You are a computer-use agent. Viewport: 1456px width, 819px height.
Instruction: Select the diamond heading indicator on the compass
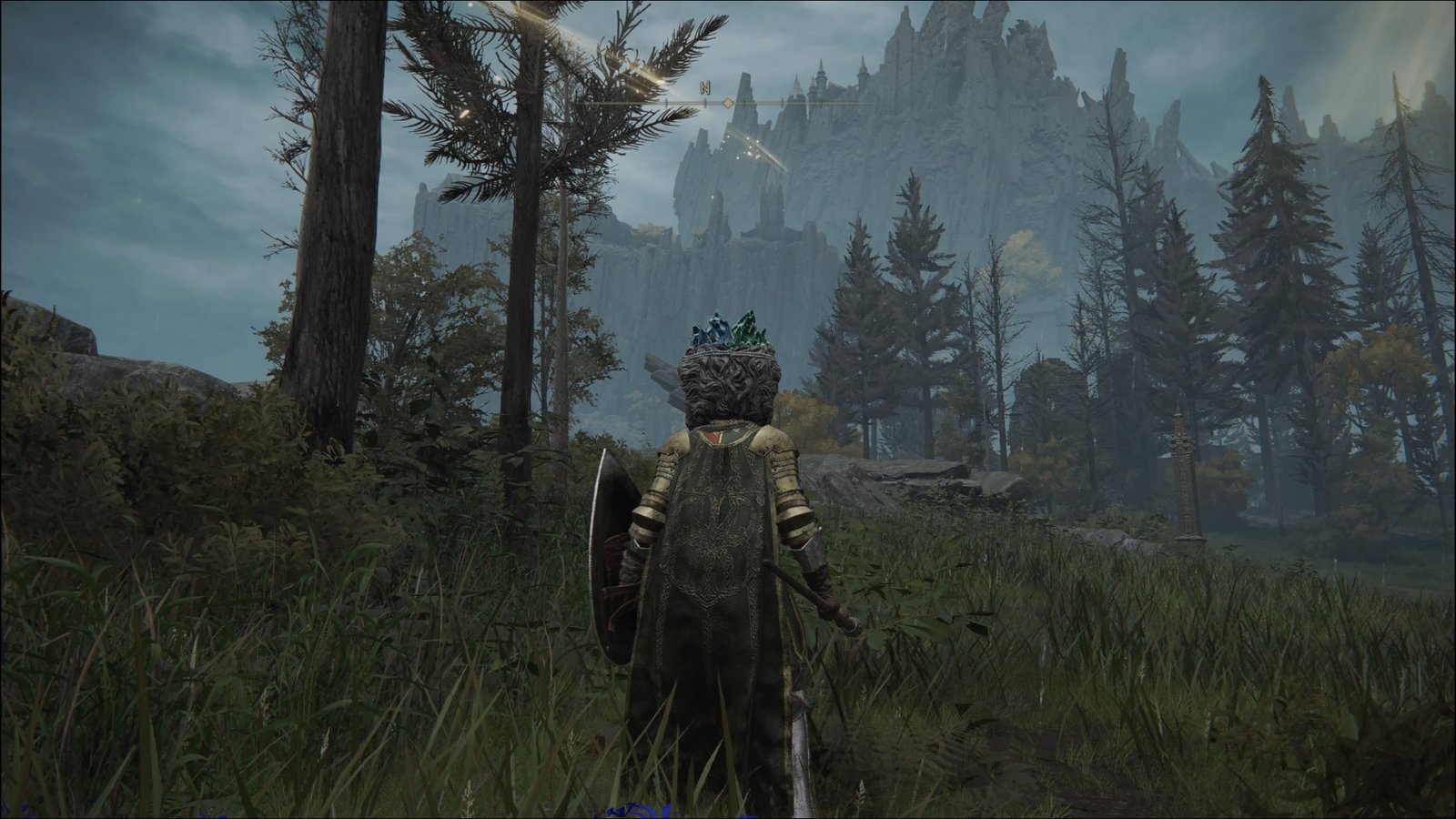(x=728, y=104)
